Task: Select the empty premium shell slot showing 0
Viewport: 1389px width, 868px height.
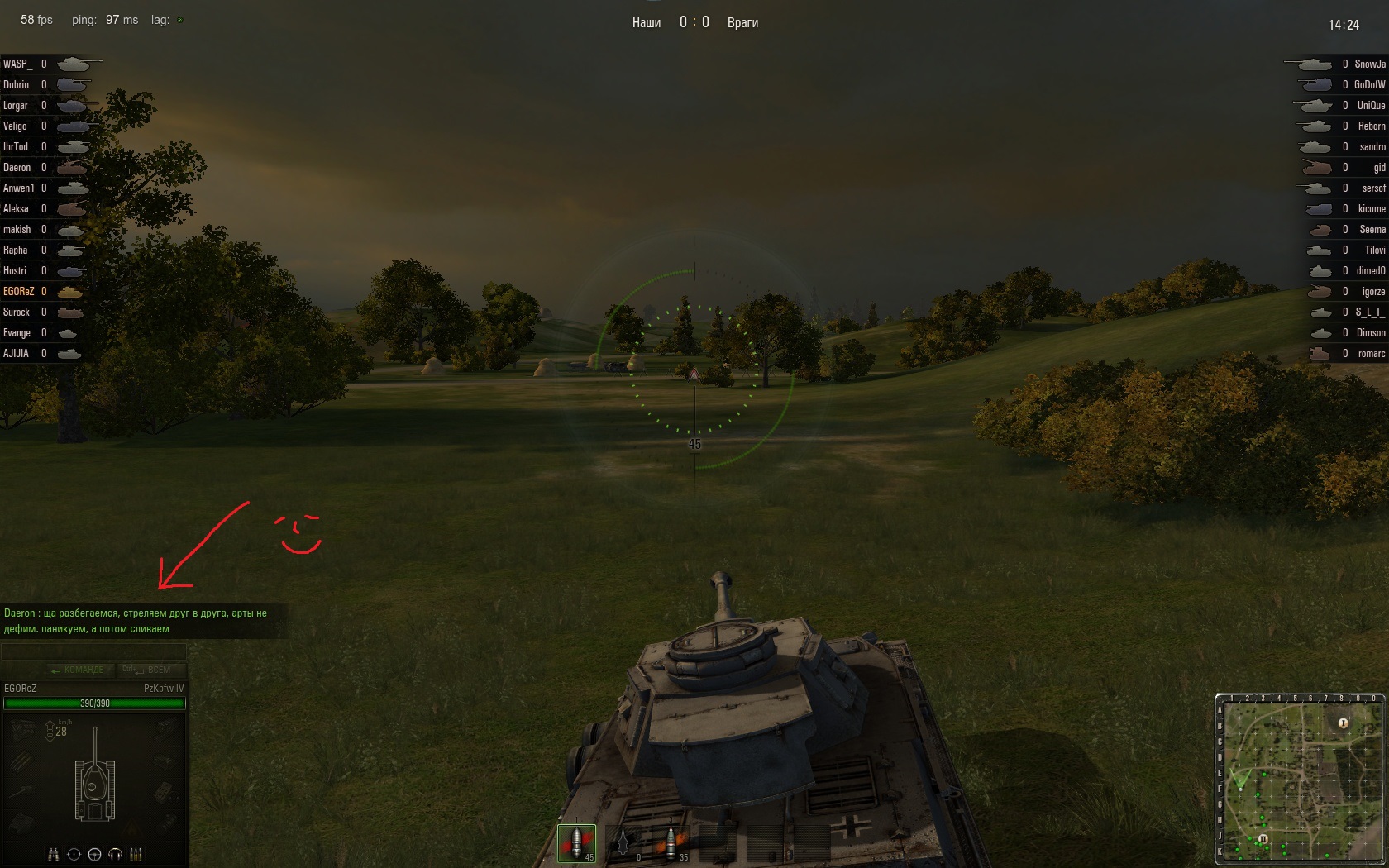Action: click(624, 843)
